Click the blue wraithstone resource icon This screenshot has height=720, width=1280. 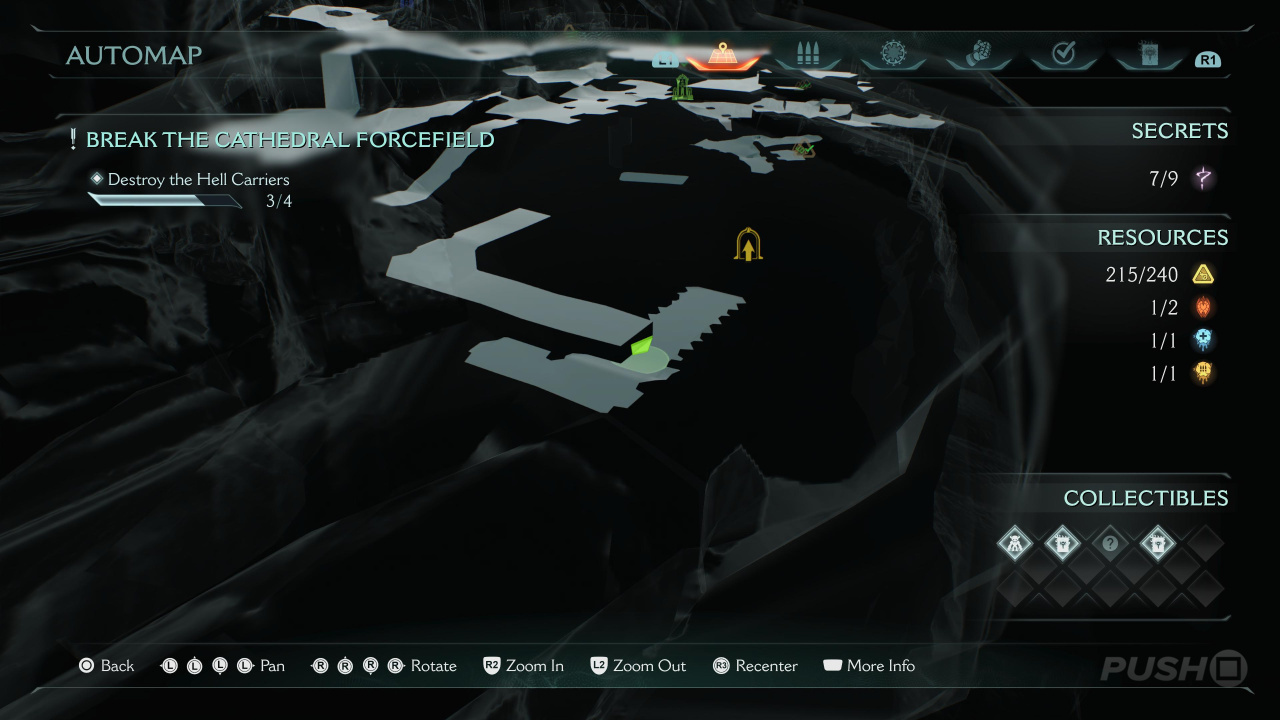tap(1203, 340)
